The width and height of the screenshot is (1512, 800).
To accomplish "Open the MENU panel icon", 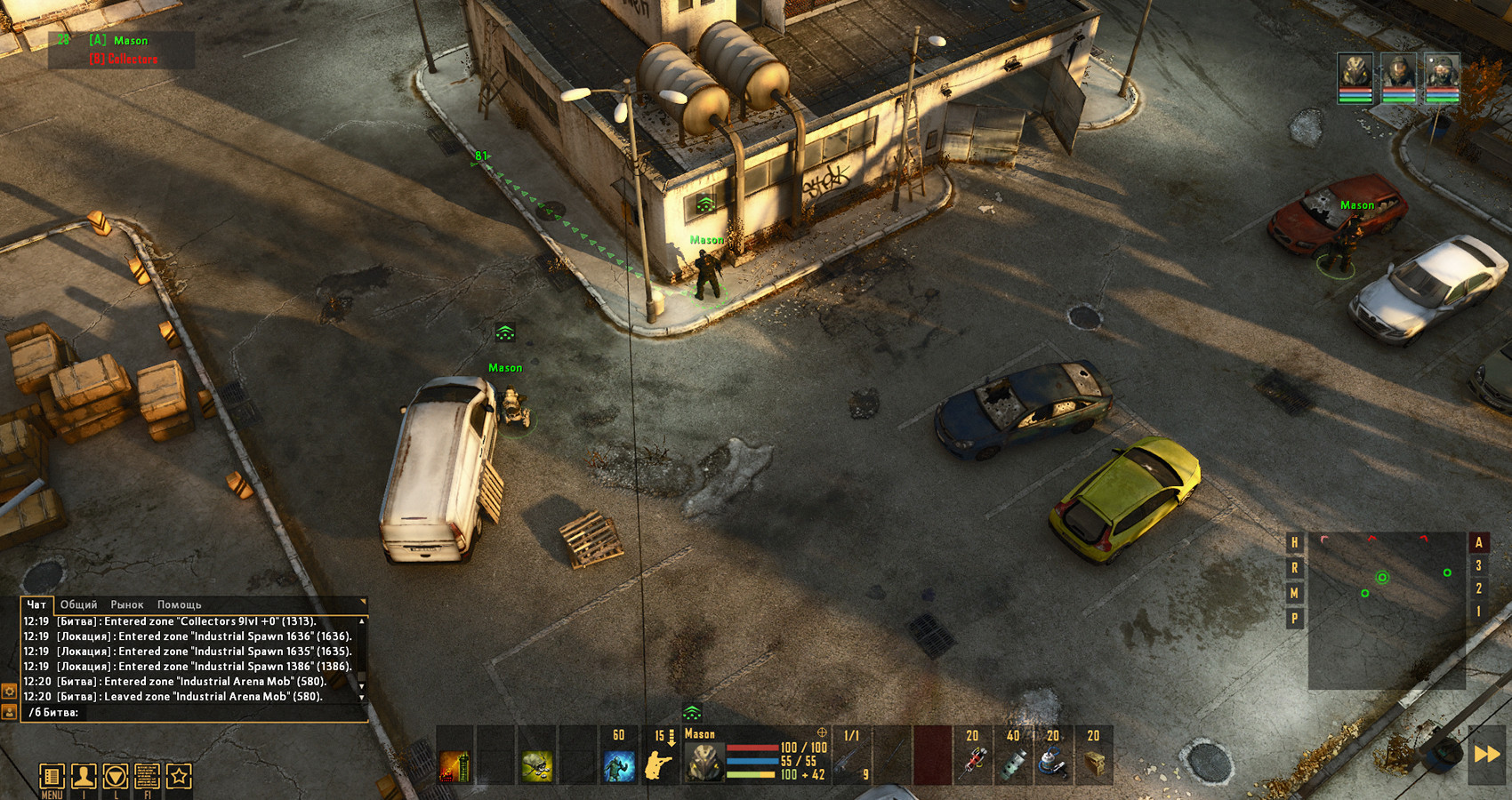I will [52, 774].
